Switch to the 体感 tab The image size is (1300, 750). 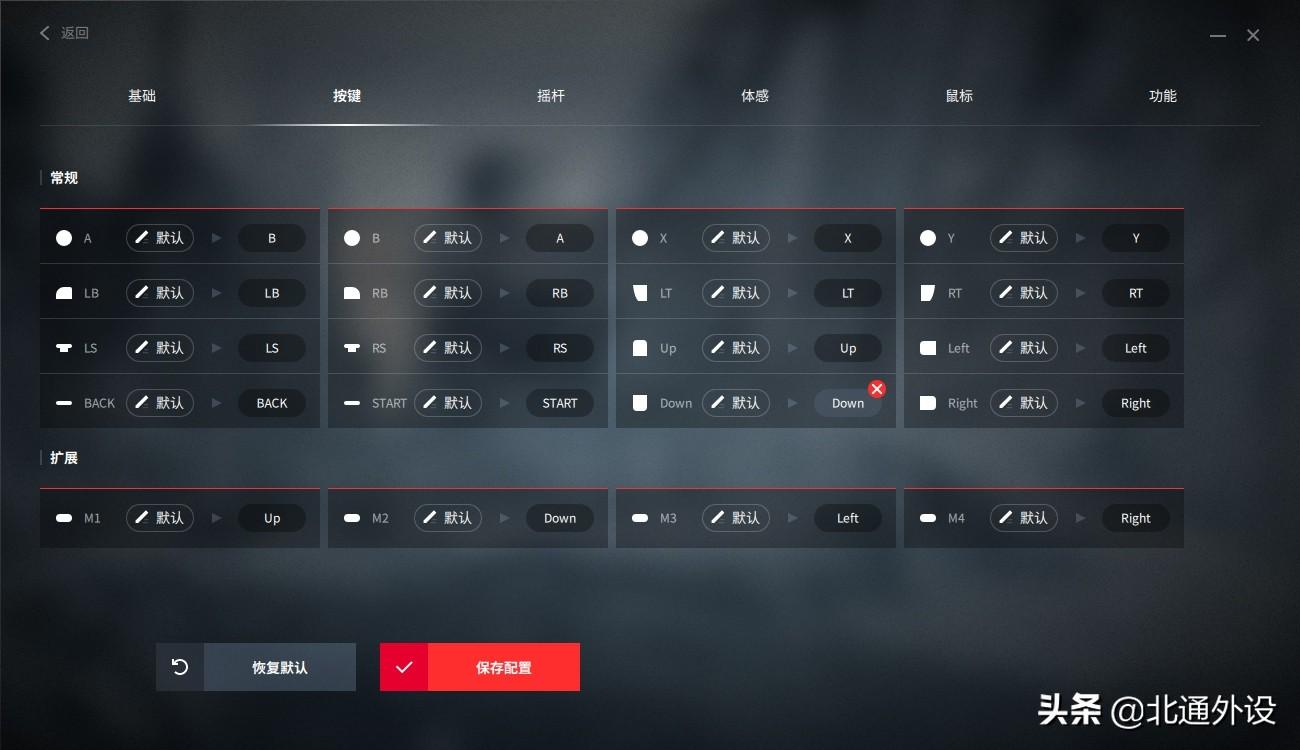point(755,95)
